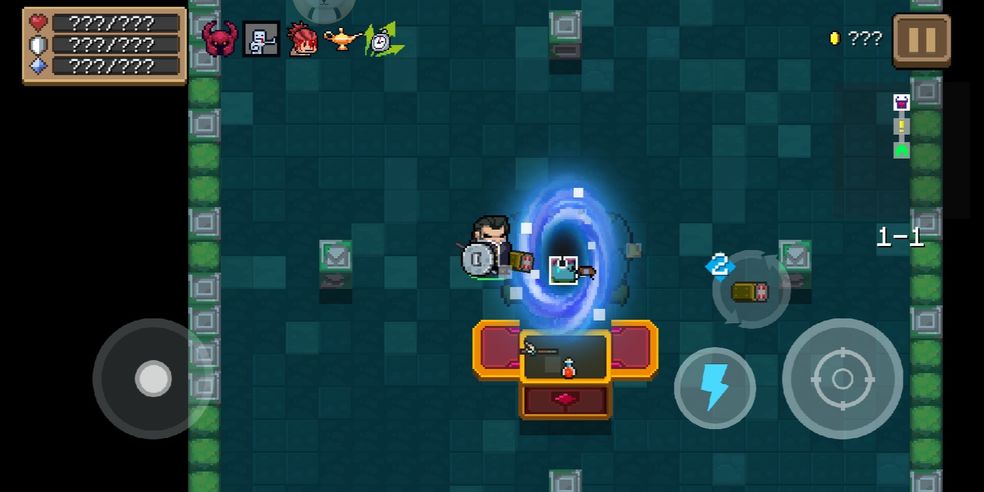The width and height of the screenshot is (984, 492).
Task: Switch weapon using the swap button
Action: click(750, 290)
